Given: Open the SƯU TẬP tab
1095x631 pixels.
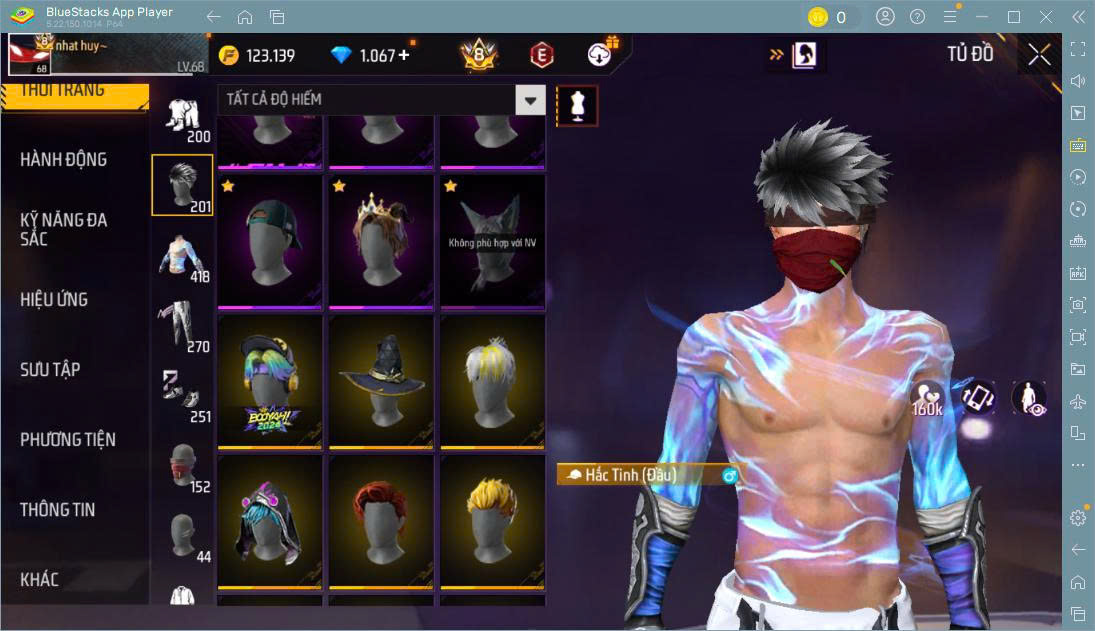Looking at the screenshot, I should tap(50, 369).
